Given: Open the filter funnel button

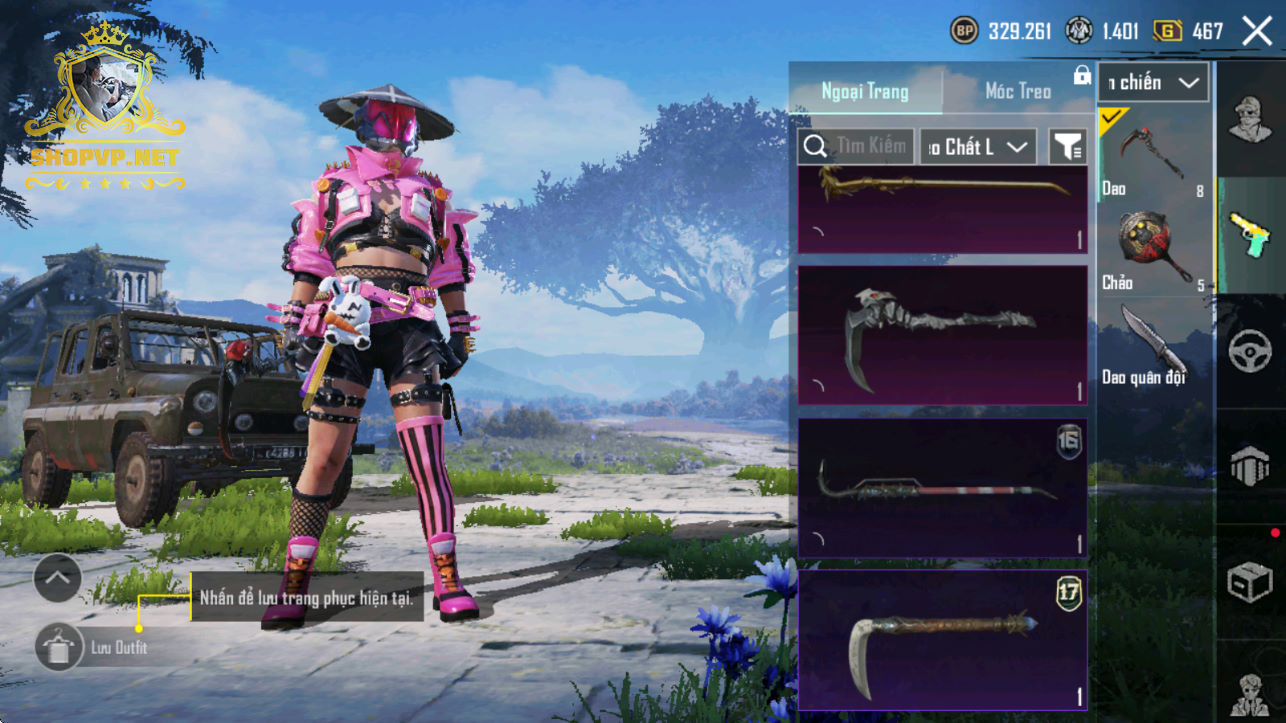Looking at the screenshot, I should pos(1068,147).
